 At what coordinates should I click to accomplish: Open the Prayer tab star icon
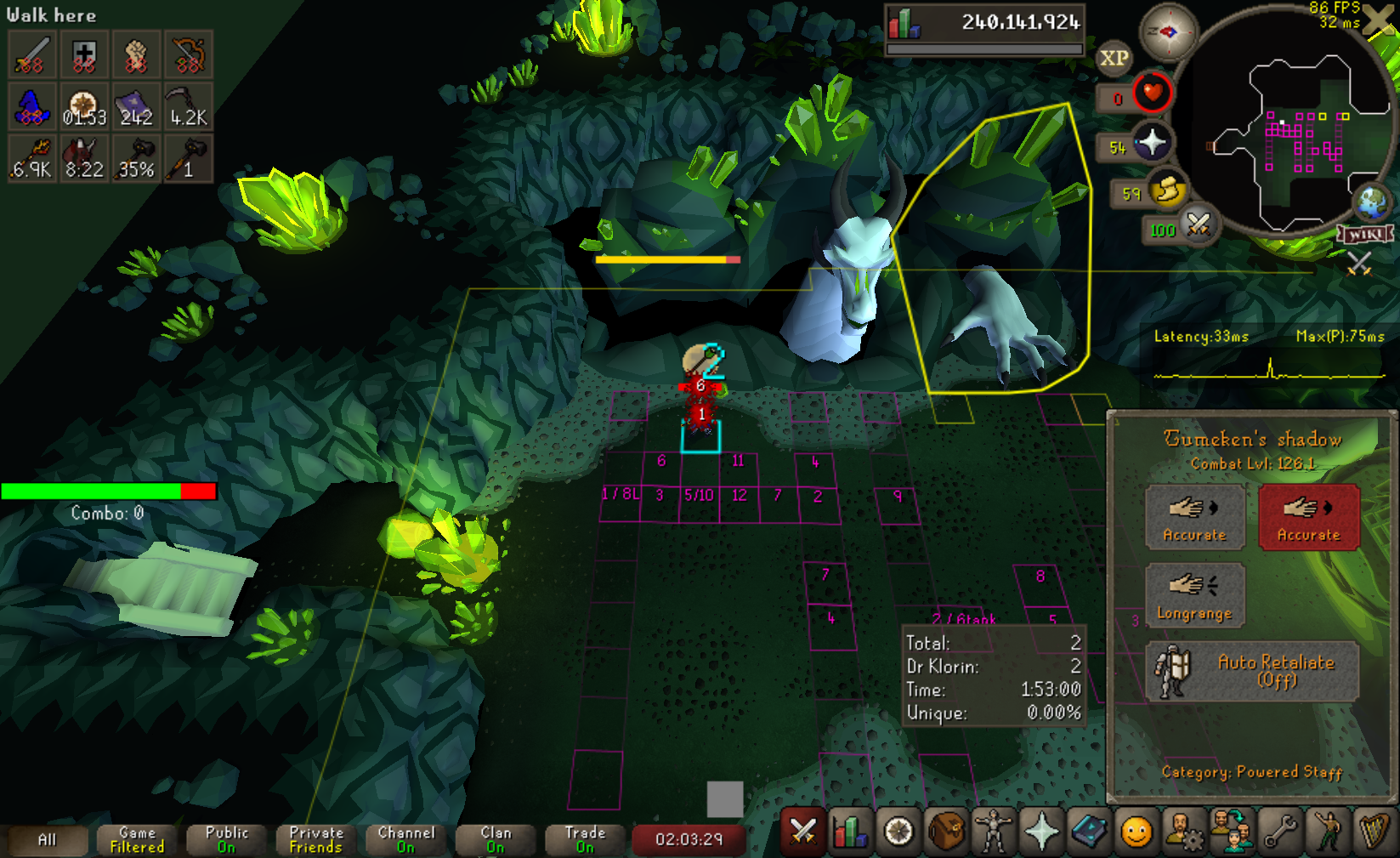click(1041, 832)
